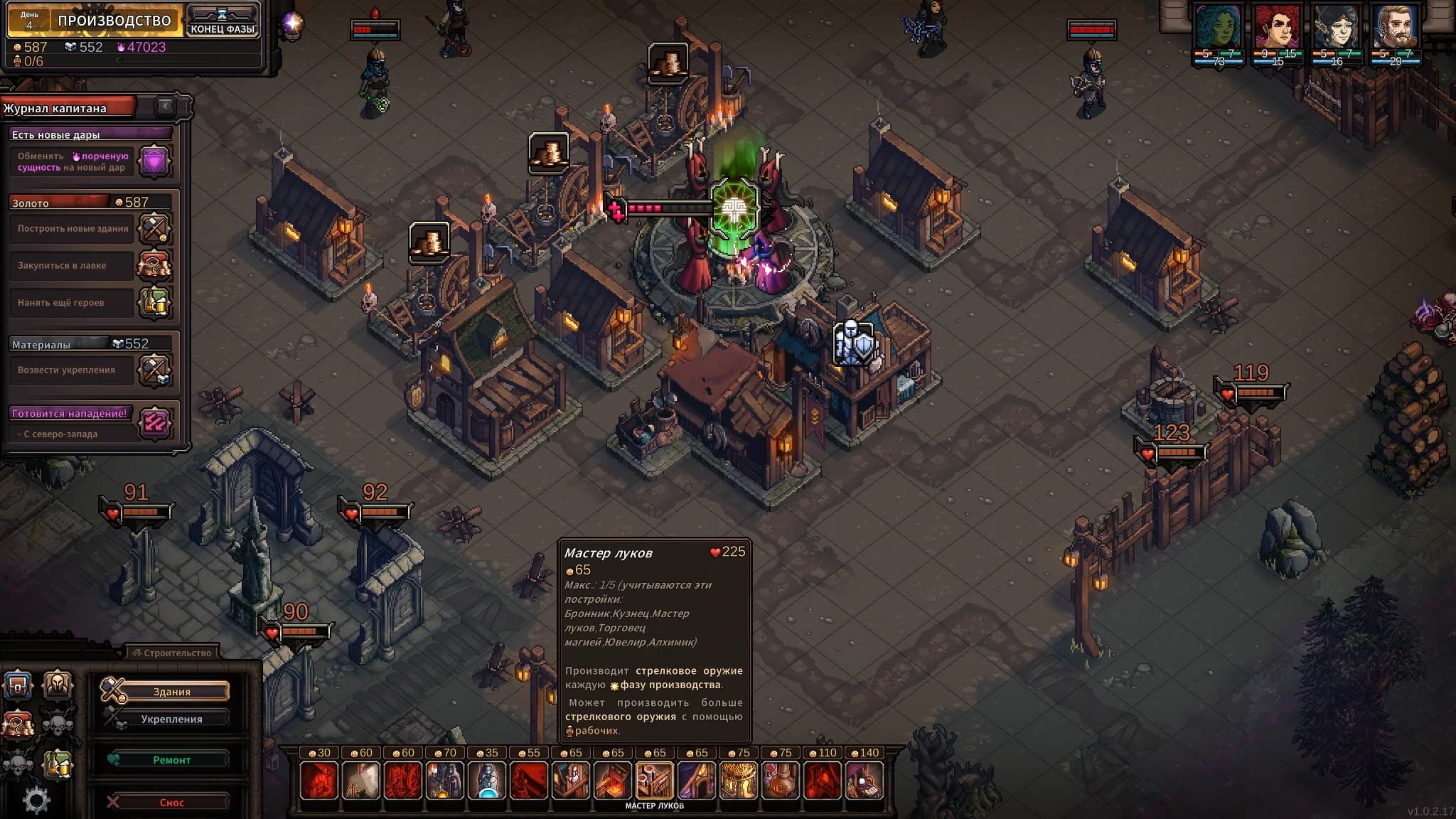This screenshot has width=1456, height=819.
Task: Select the bearded hero portrait
Action: 1396,30
